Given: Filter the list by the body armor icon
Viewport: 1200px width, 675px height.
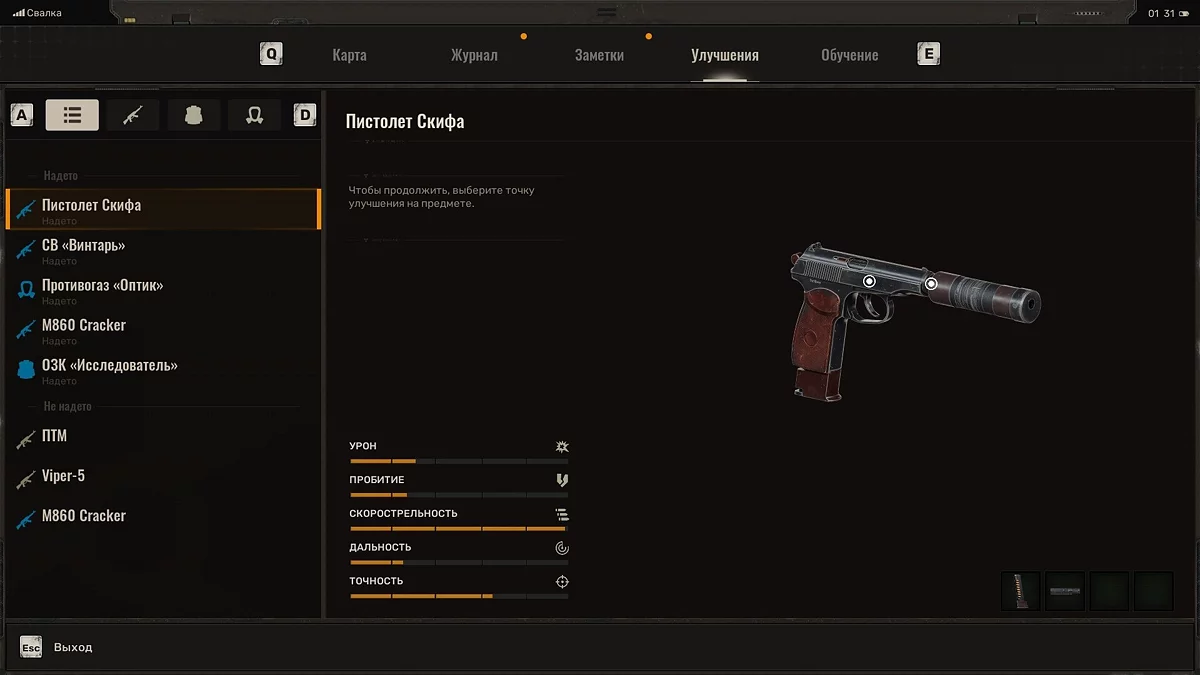Looking at the screenshot, I should click(x=194, y=115).
